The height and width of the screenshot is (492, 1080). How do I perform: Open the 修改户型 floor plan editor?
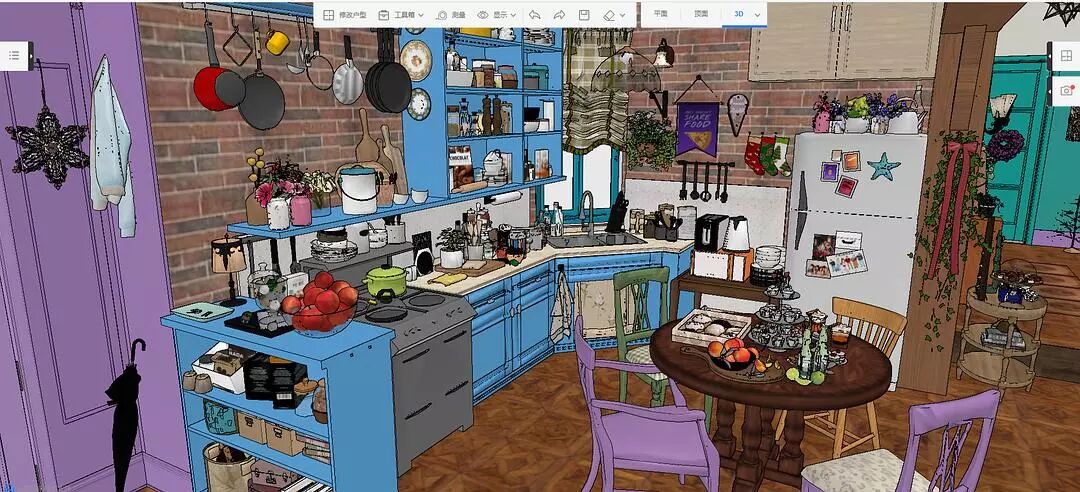(345, 15)
